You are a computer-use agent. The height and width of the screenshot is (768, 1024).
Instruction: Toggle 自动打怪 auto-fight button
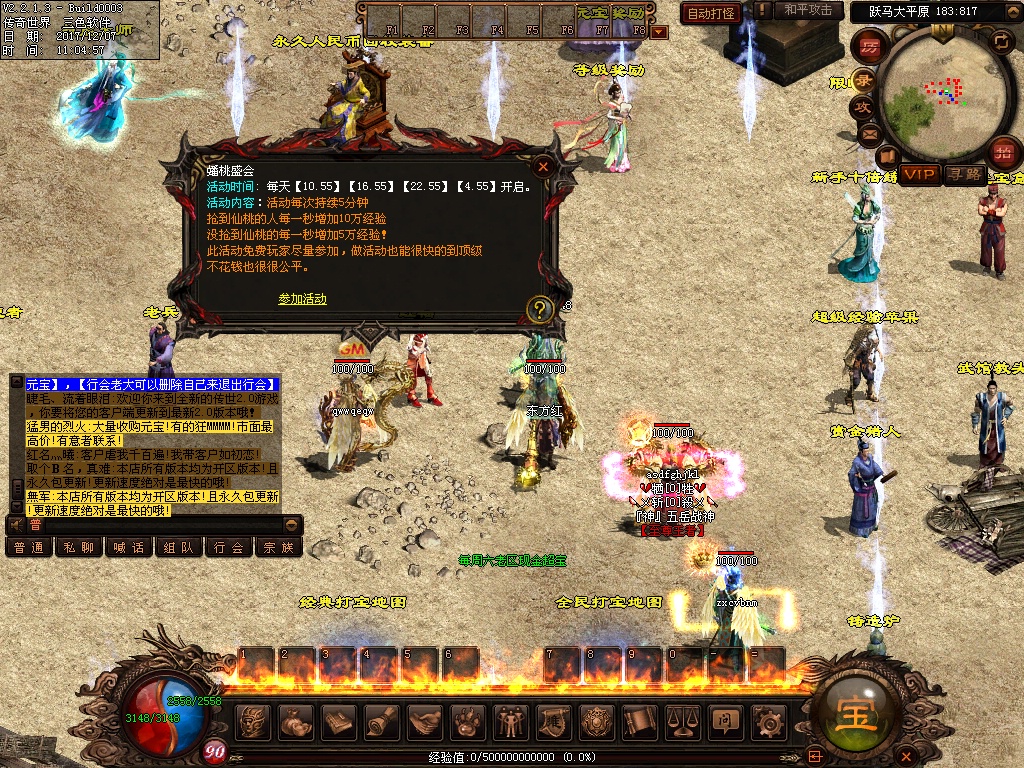tap(711, 13)
